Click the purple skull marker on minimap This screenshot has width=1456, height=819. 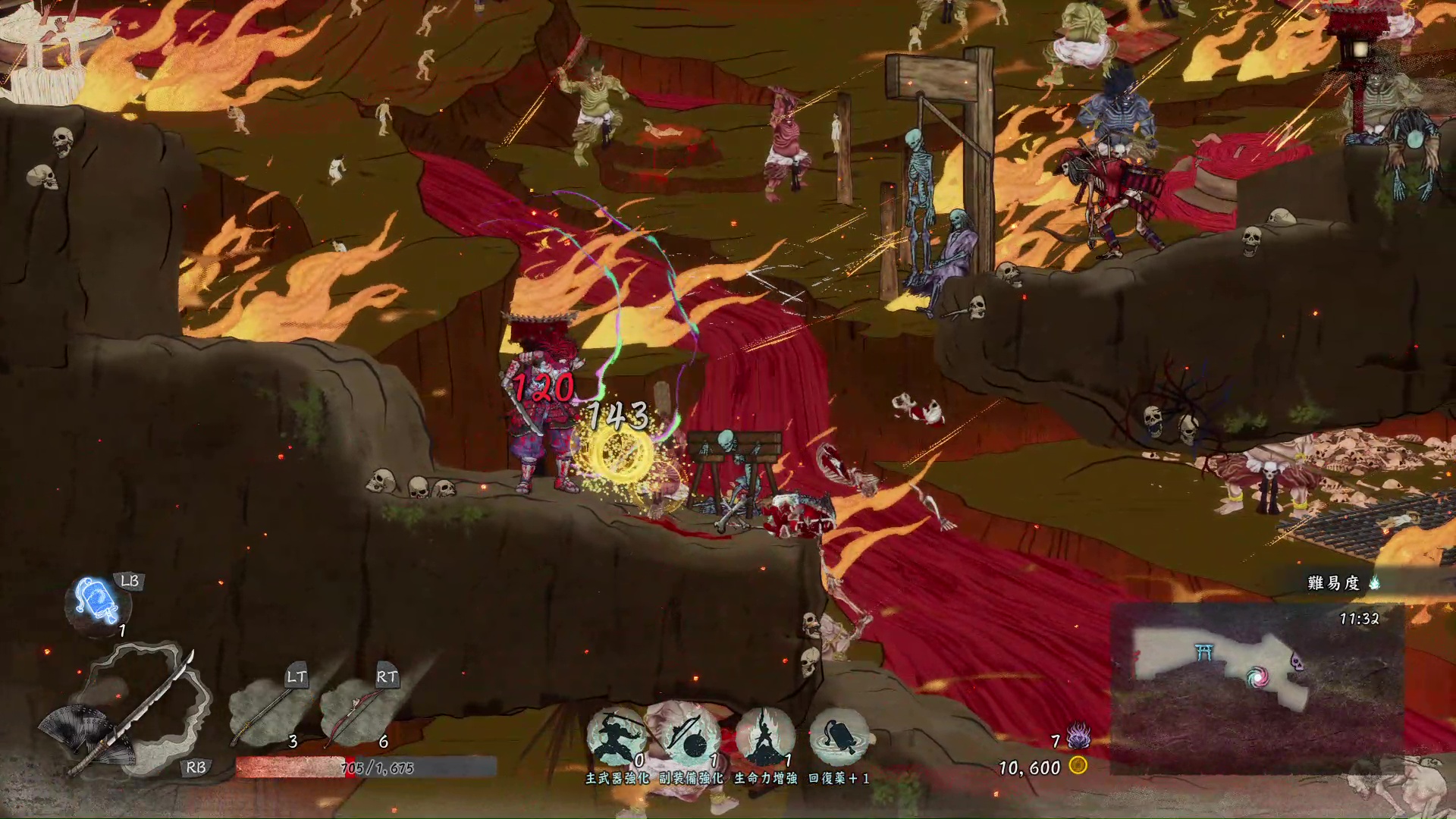[x=1298, y=662]
